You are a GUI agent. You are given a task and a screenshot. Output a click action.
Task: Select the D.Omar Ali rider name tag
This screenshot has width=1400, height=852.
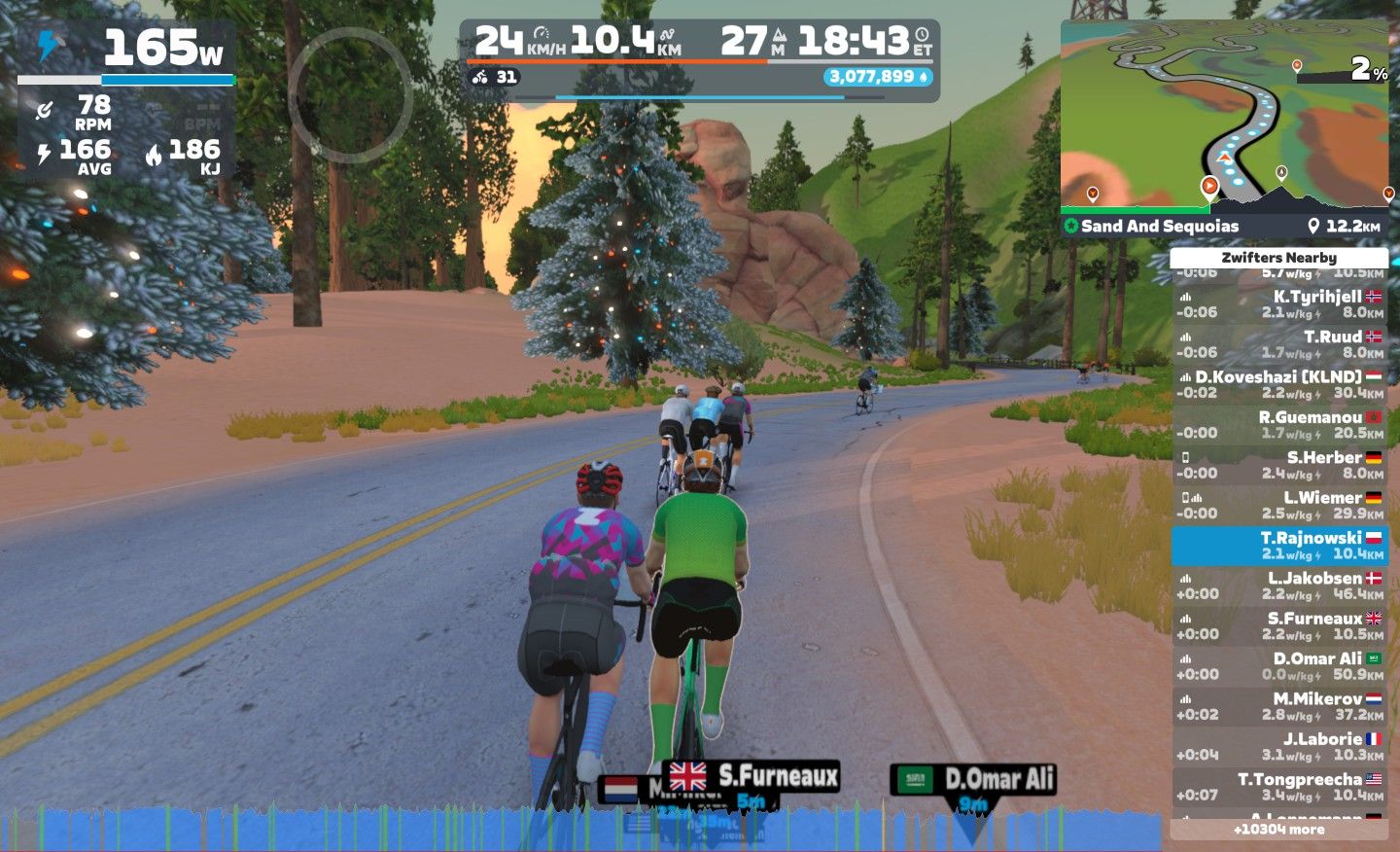tap(973, 779)
